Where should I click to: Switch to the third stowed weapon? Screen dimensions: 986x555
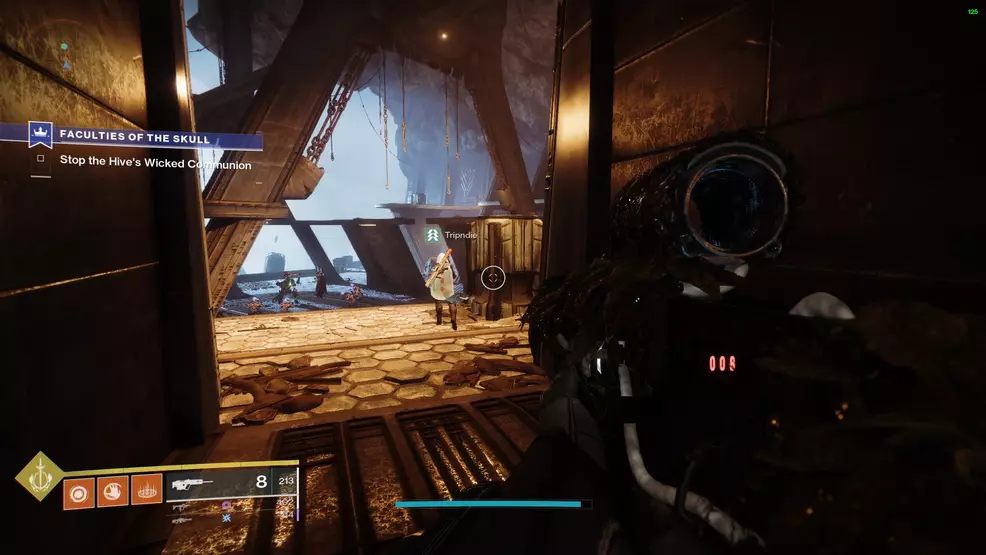point(182,520)
